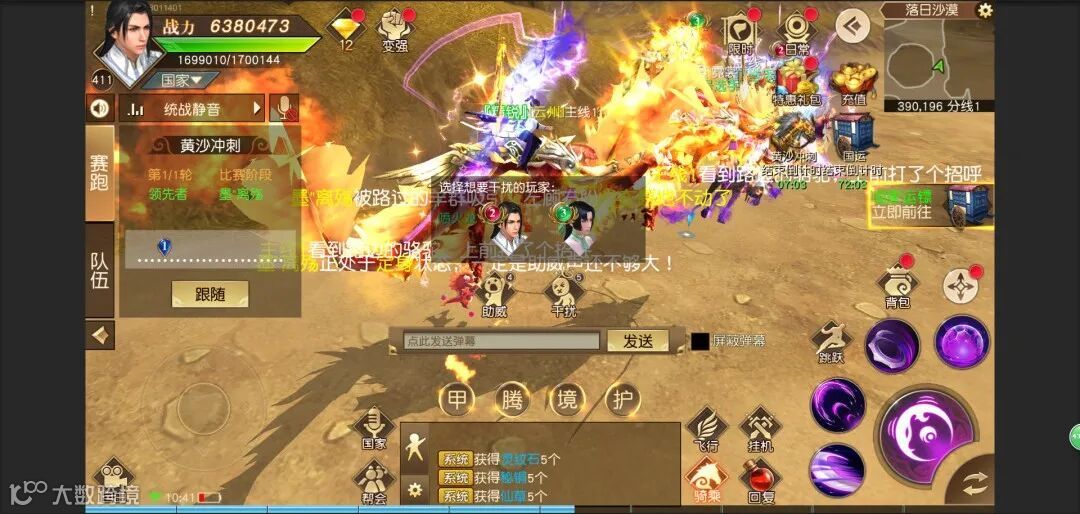Switch to the 队伍 team tab
1080x514 pixels.
(x=100, y=270)
